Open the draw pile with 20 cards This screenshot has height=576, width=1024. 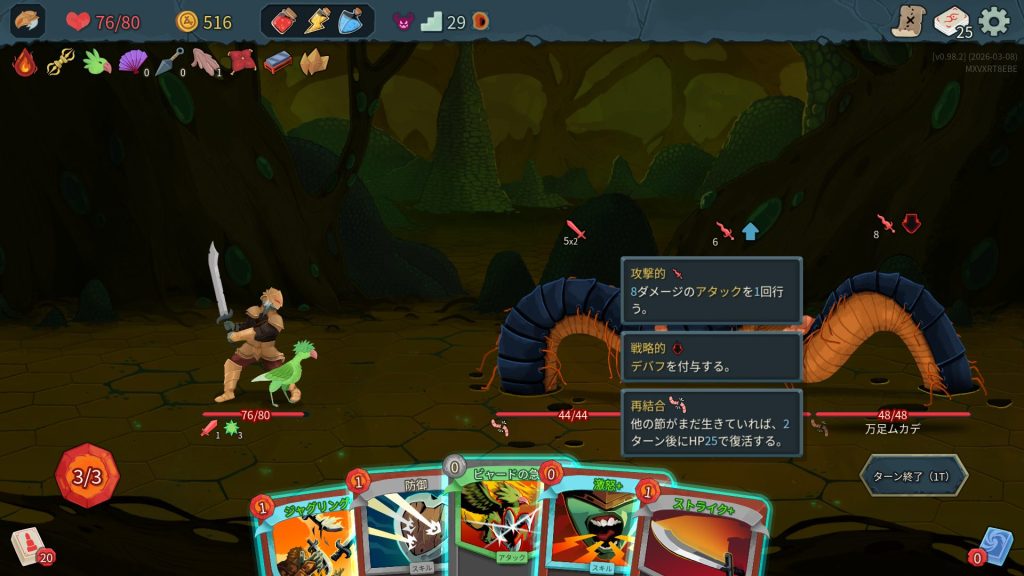(30, 546)
